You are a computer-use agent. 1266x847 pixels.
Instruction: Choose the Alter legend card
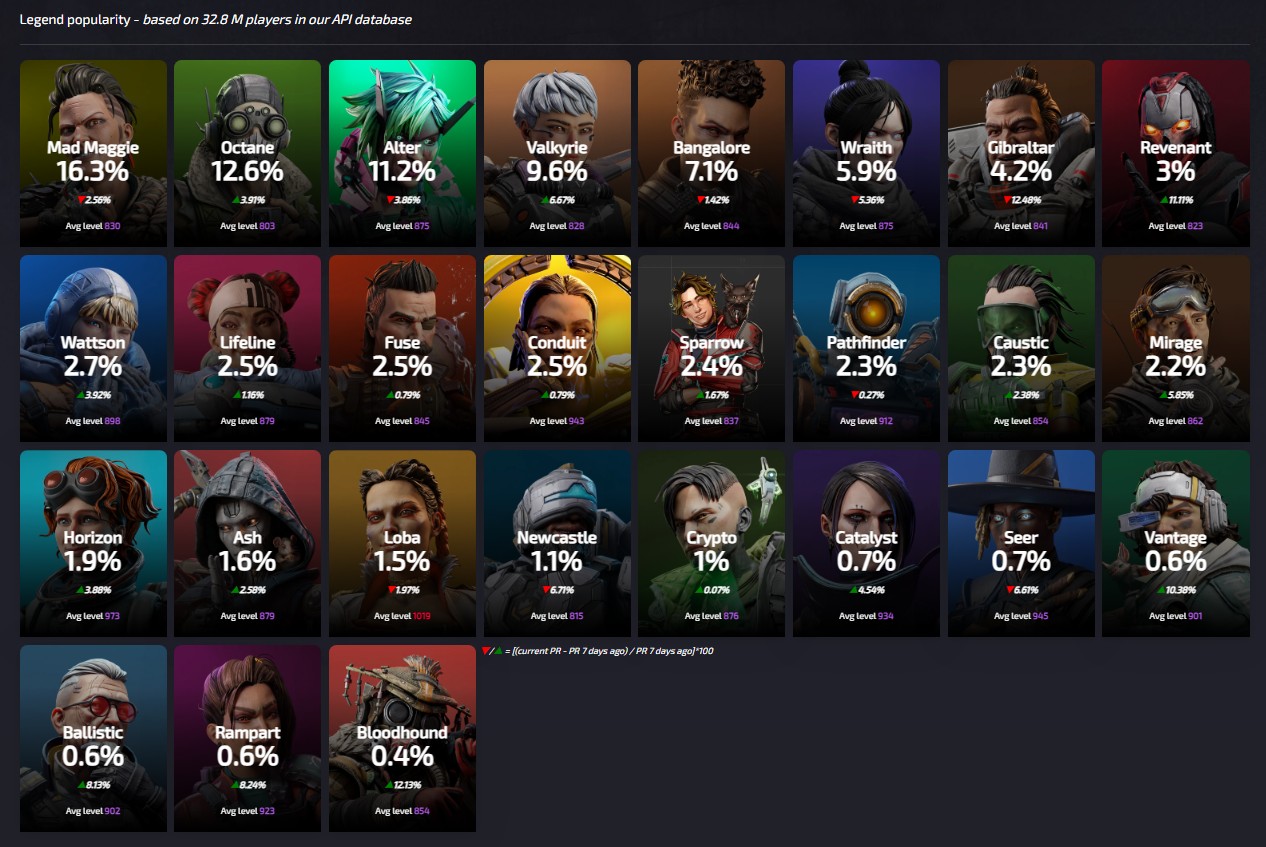click(x=402, y=153)
